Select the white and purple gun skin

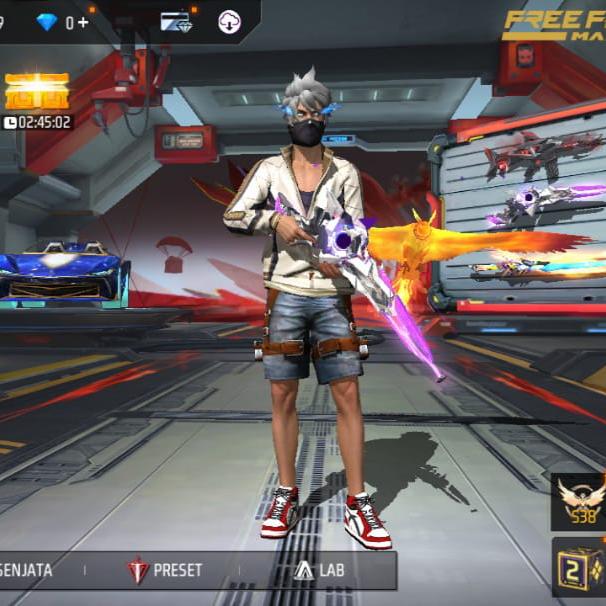[545, 207]
